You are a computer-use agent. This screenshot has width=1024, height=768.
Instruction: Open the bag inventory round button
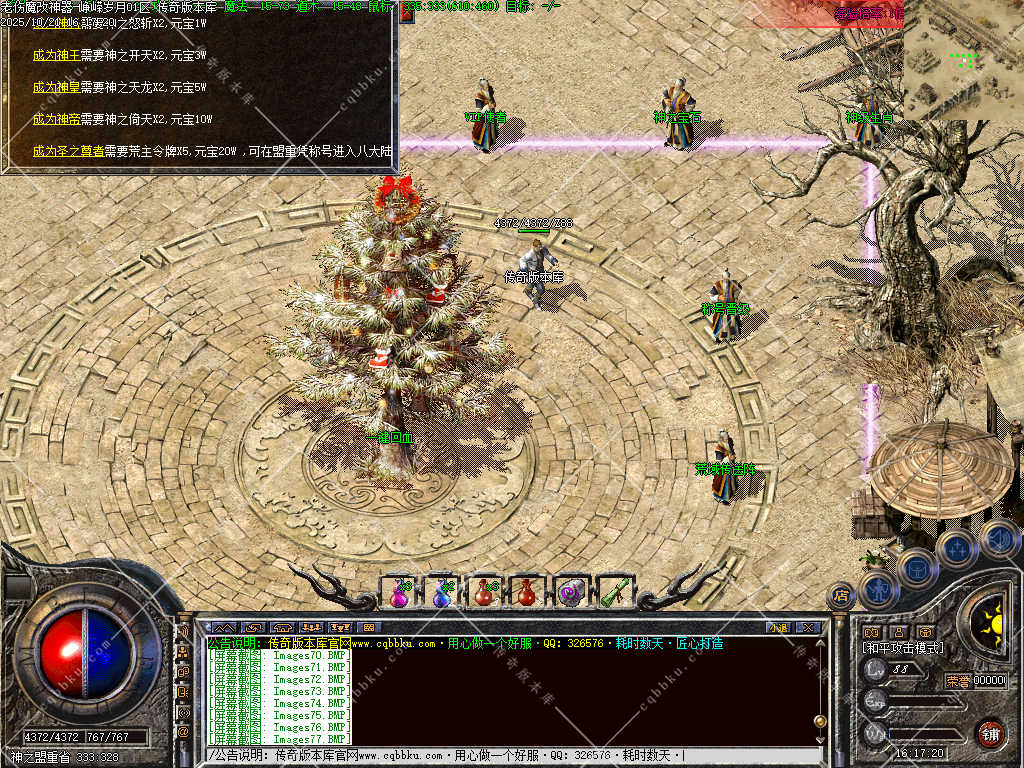coord(917,569)
